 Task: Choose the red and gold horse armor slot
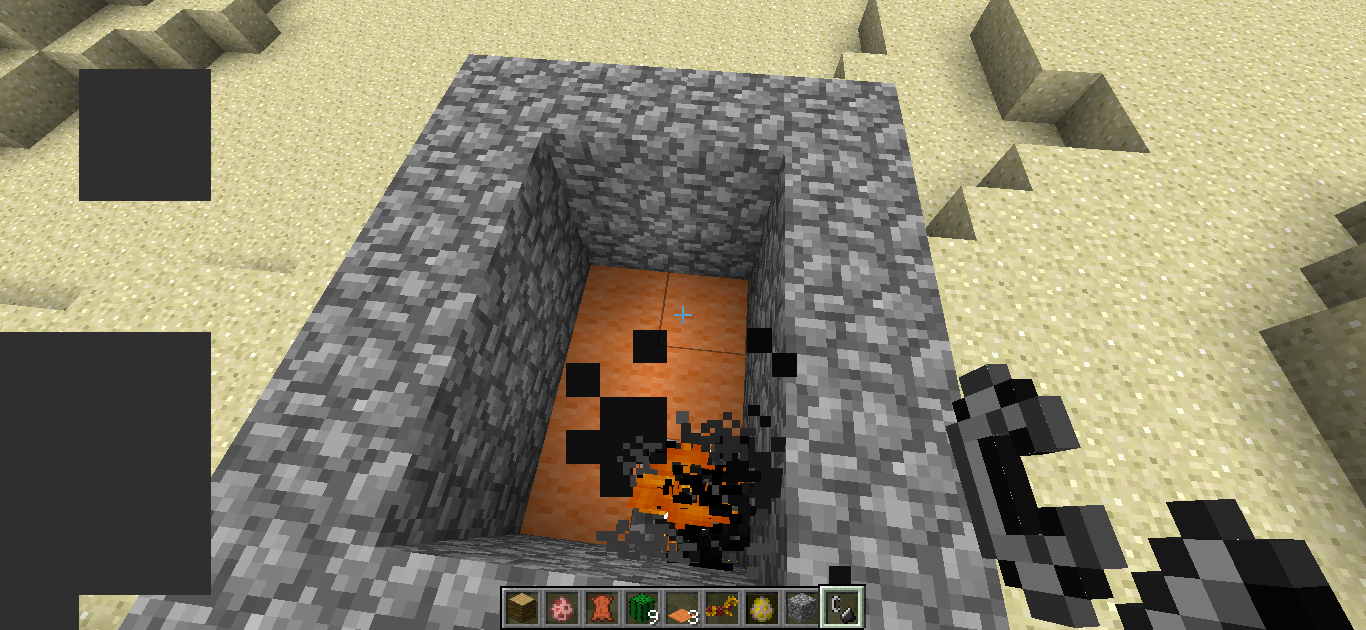(720, 606)
